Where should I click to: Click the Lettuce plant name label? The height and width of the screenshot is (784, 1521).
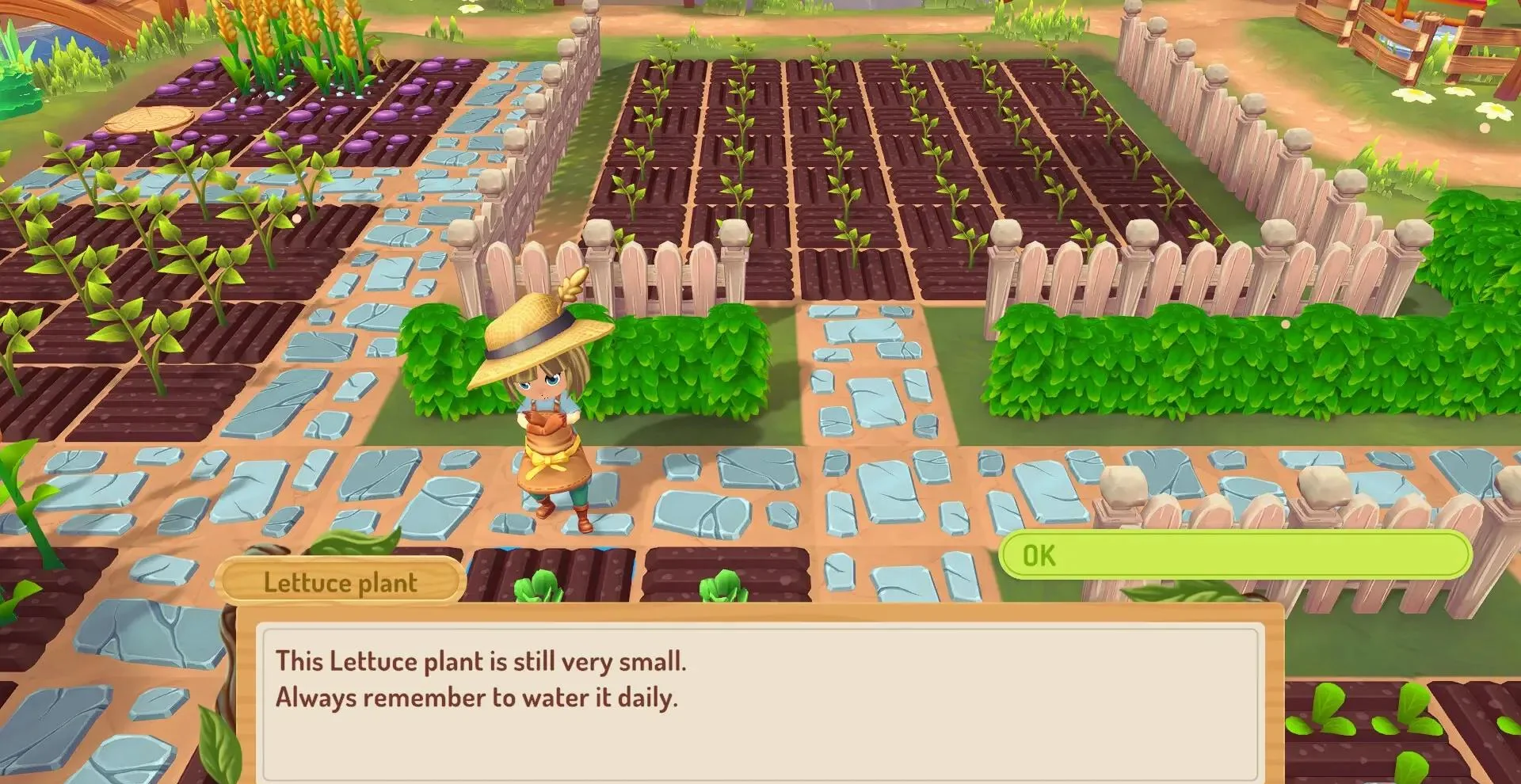[339, 583]
